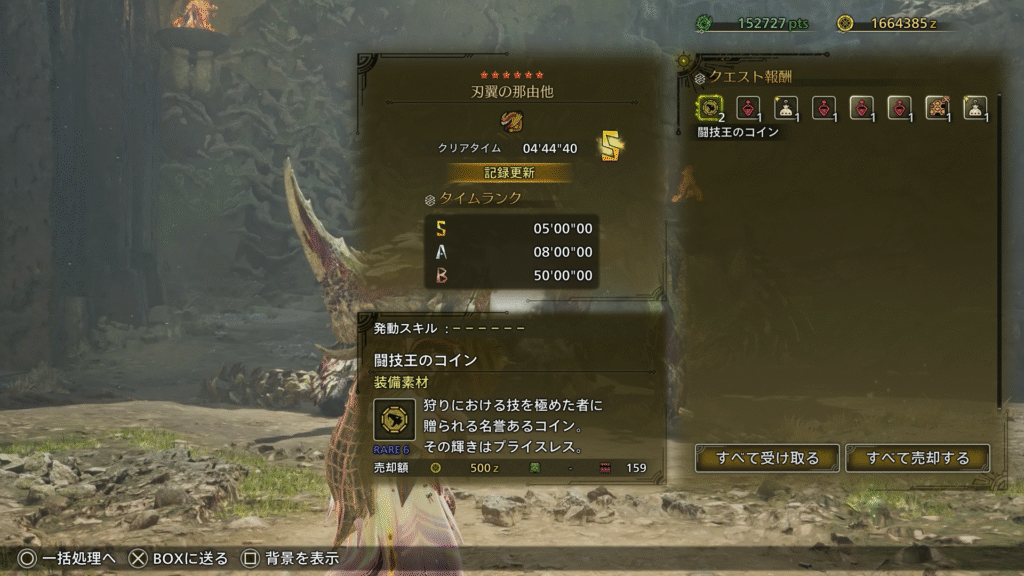Screen dimensions: 1024x576
Task: Click the すべて売却する sell-all button
Action: click(x=917, y=458)
